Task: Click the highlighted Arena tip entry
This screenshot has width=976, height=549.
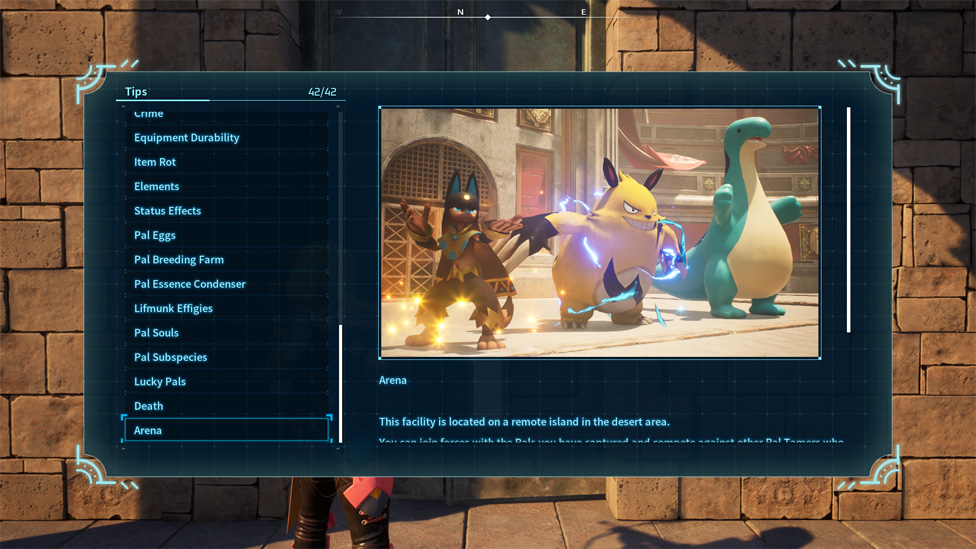Action: (x=226, y=430)
